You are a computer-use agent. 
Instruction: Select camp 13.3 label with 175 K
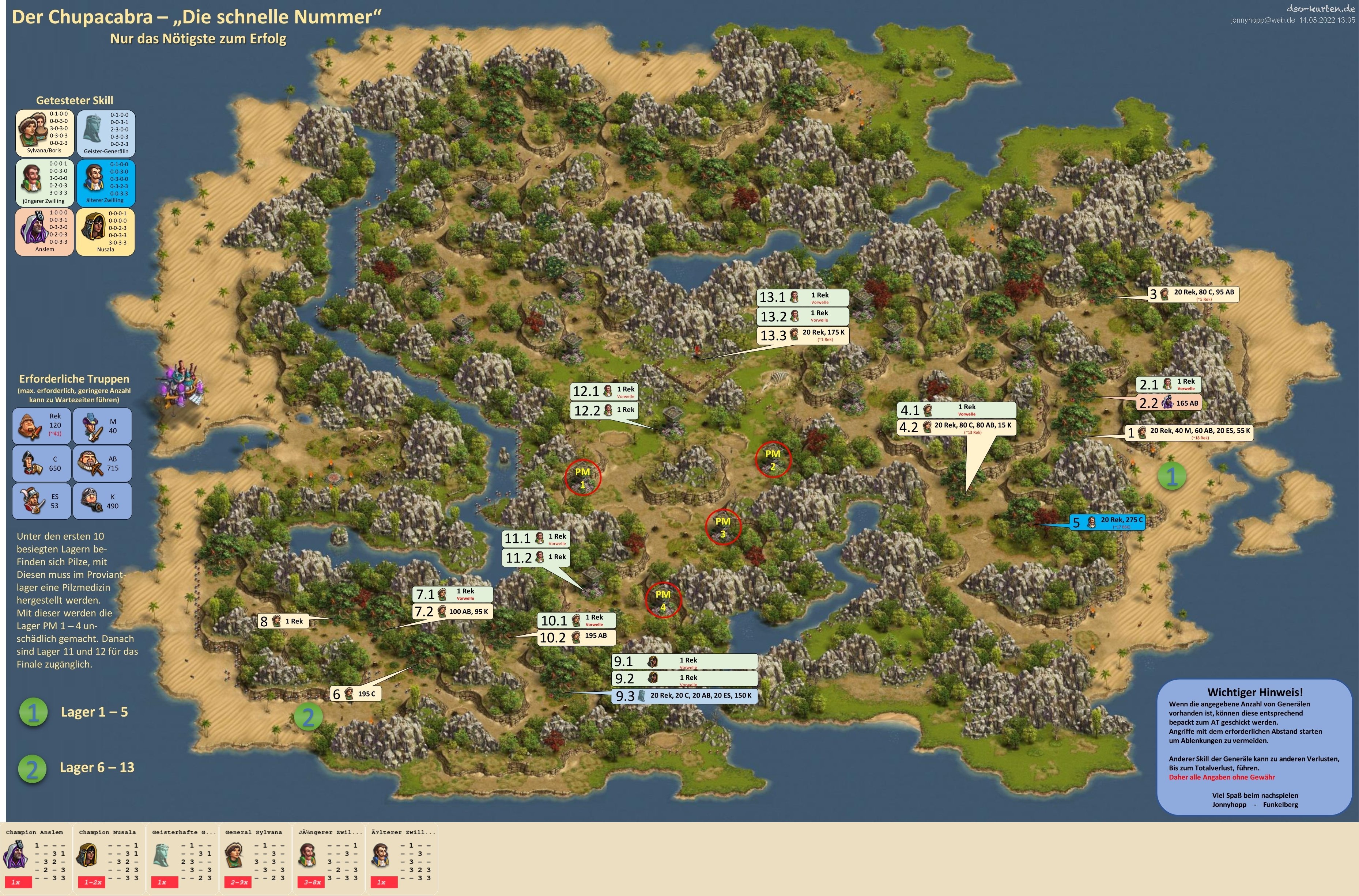(x=803, y=335)
